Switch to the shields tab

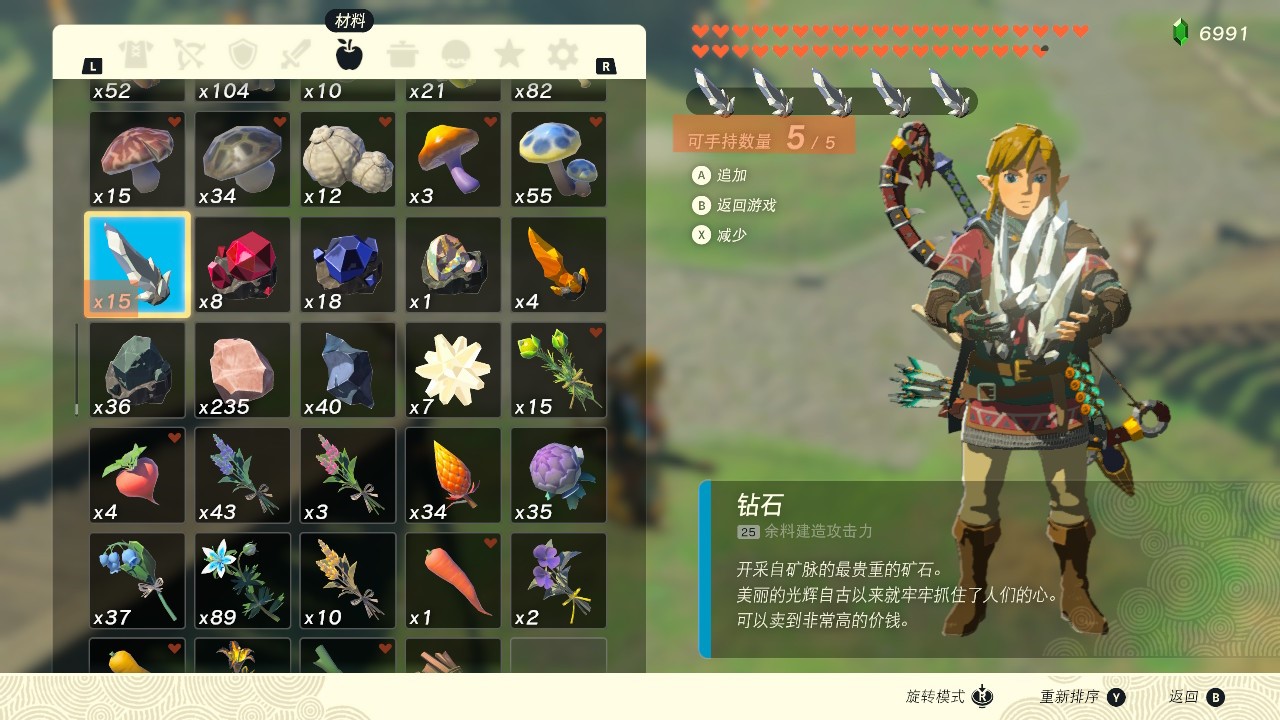click(242, 54)
